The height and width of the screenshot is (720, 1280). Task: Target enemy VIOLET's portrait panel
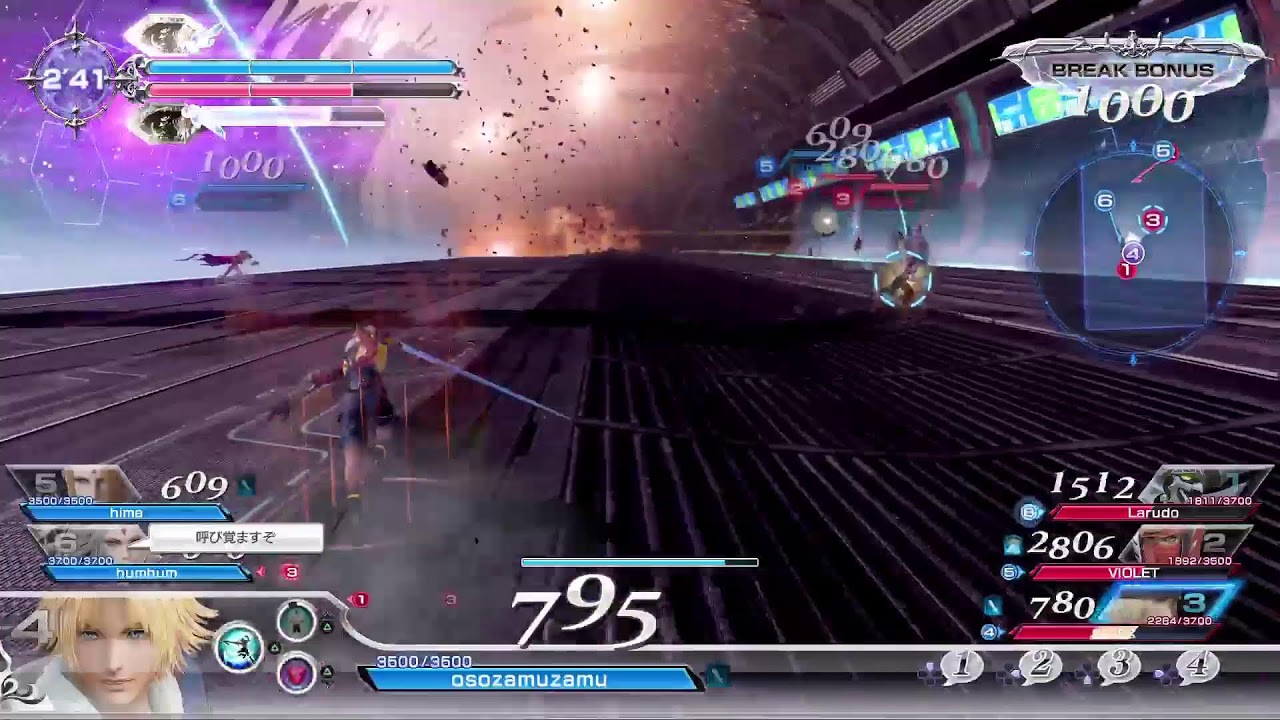[x=1185, y=546]
